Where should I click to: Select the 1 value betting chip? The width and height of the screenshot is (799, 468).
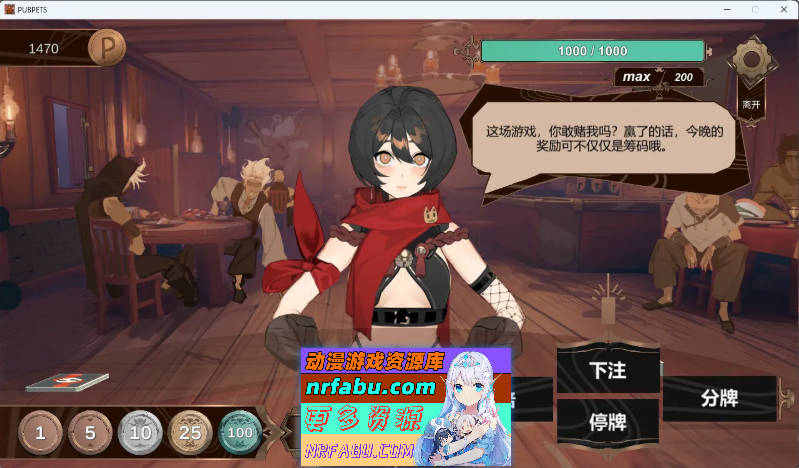pos(41,433)
